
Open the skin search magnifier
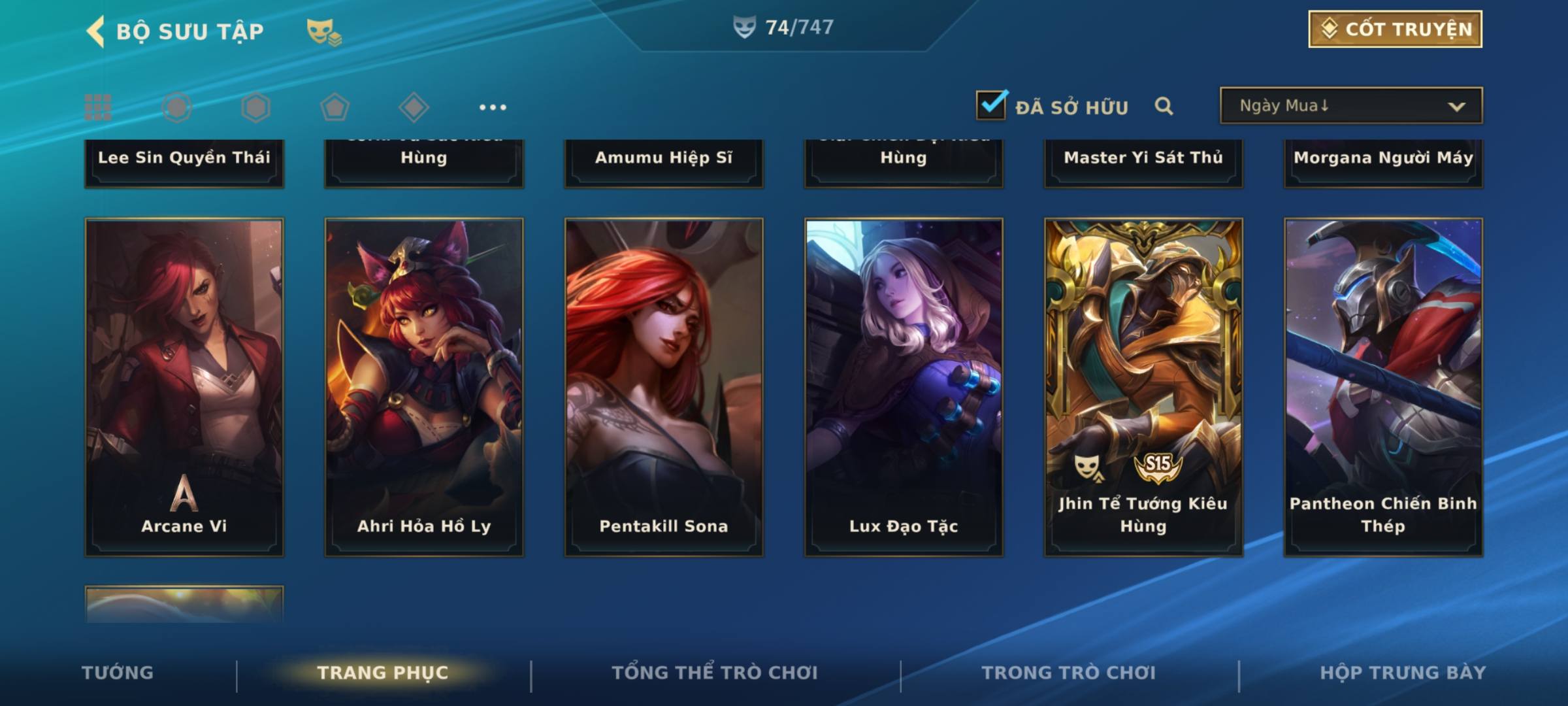1164,106
